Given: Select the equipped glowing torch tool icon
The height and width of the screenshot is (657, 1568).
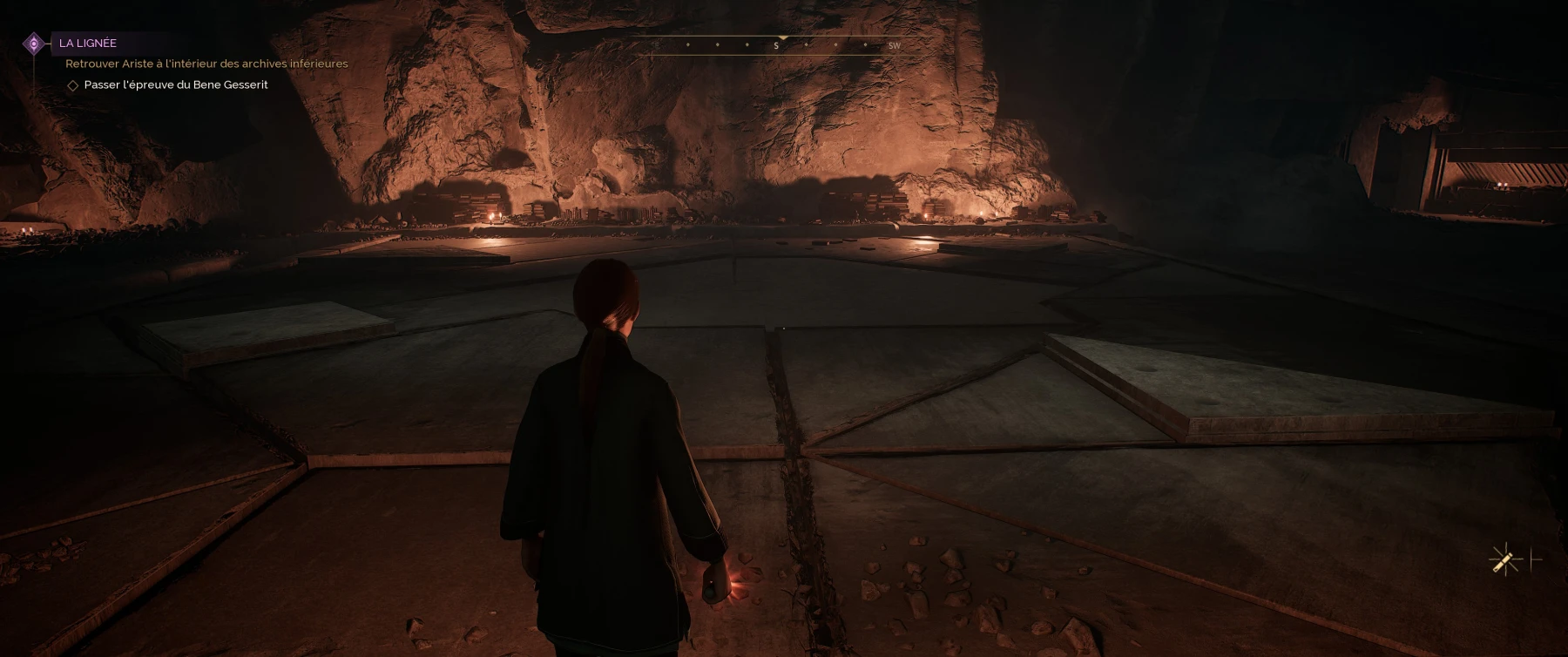Looking at the screenshot, I should (1504, 560).
